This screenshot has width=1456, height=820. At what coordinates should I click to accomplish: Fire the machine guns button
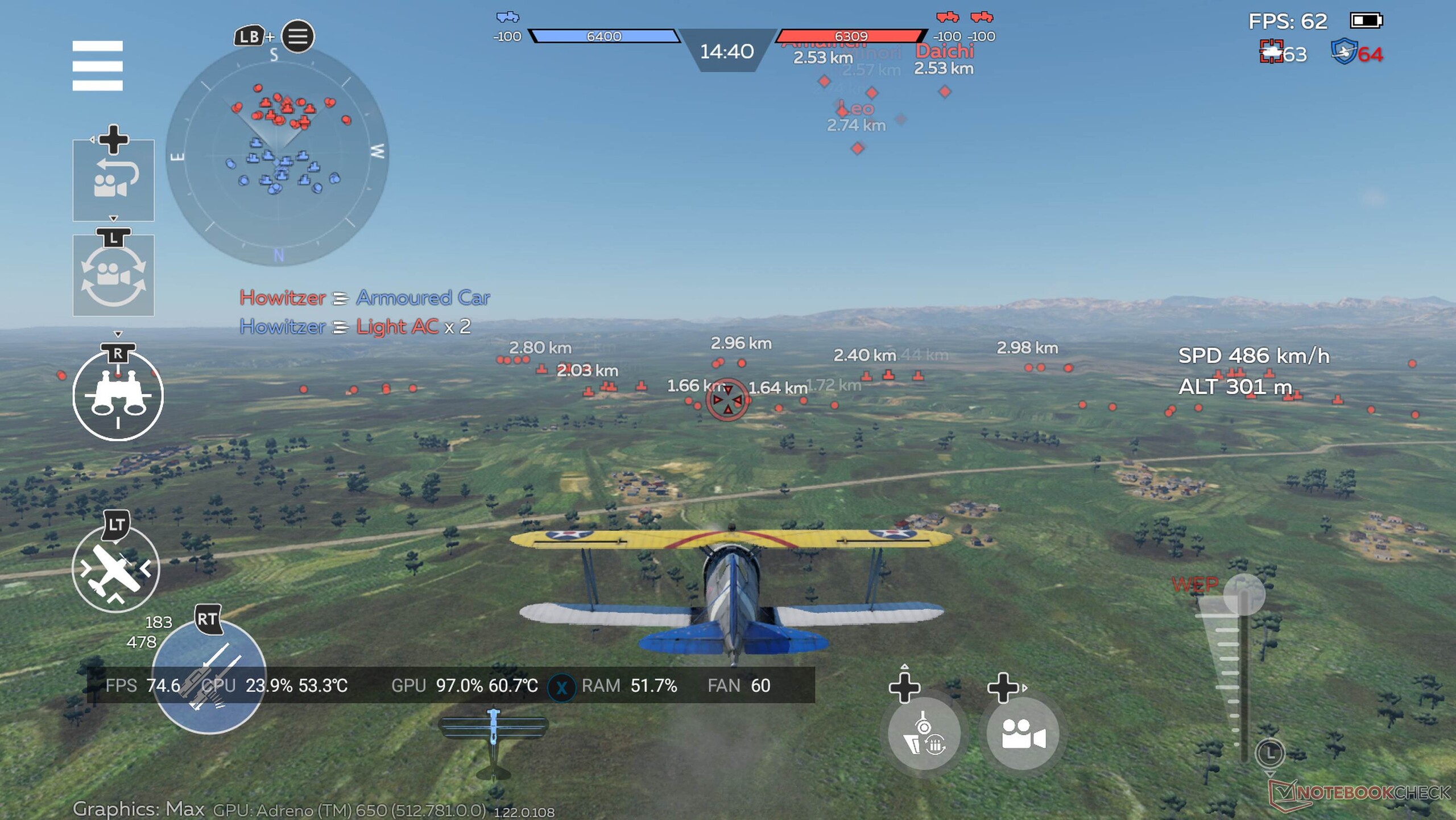click(x=209, y=677)
